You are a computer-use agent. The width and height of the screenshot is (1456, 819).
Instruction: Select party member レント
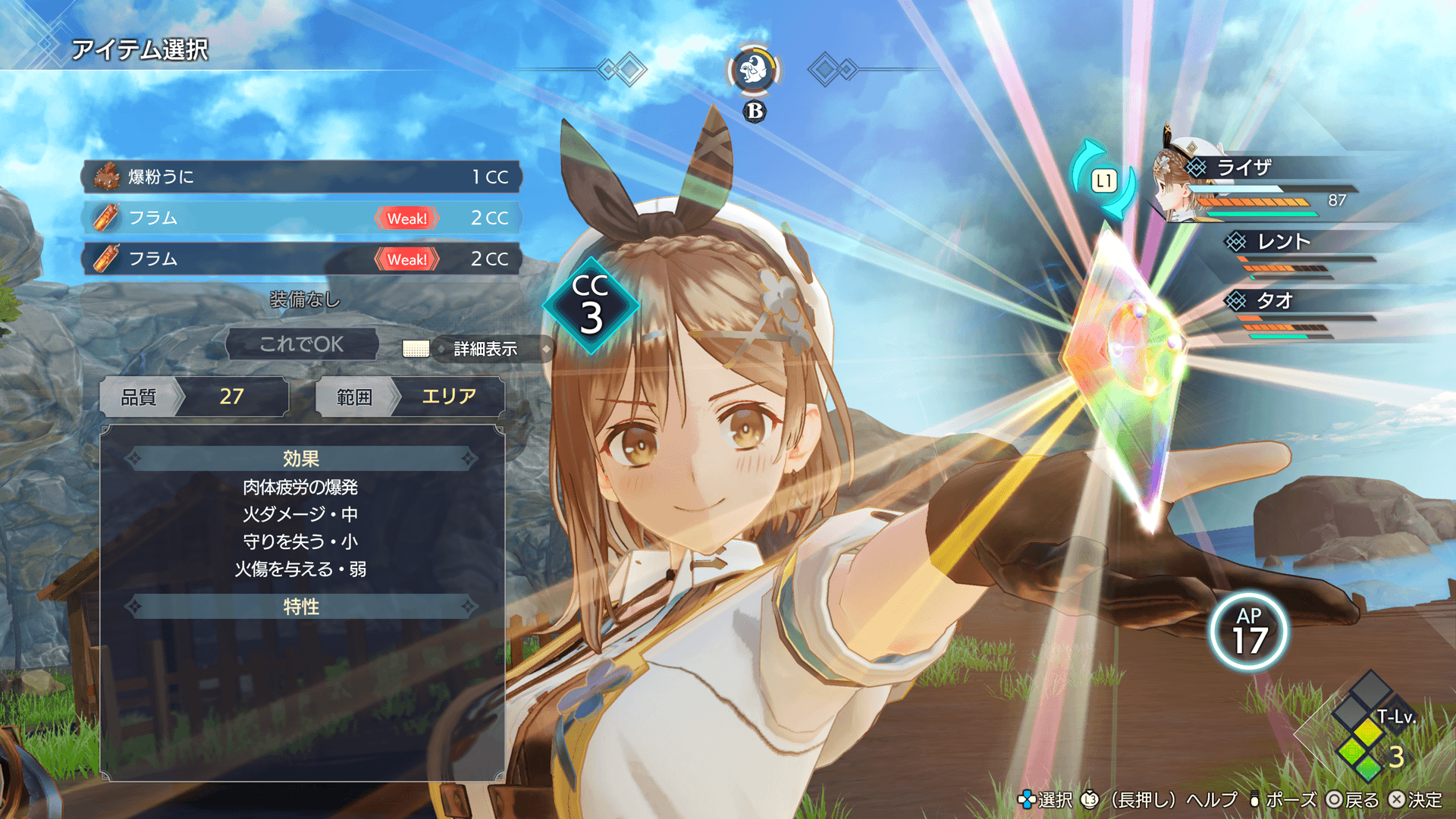click(x=1283, y=242)
